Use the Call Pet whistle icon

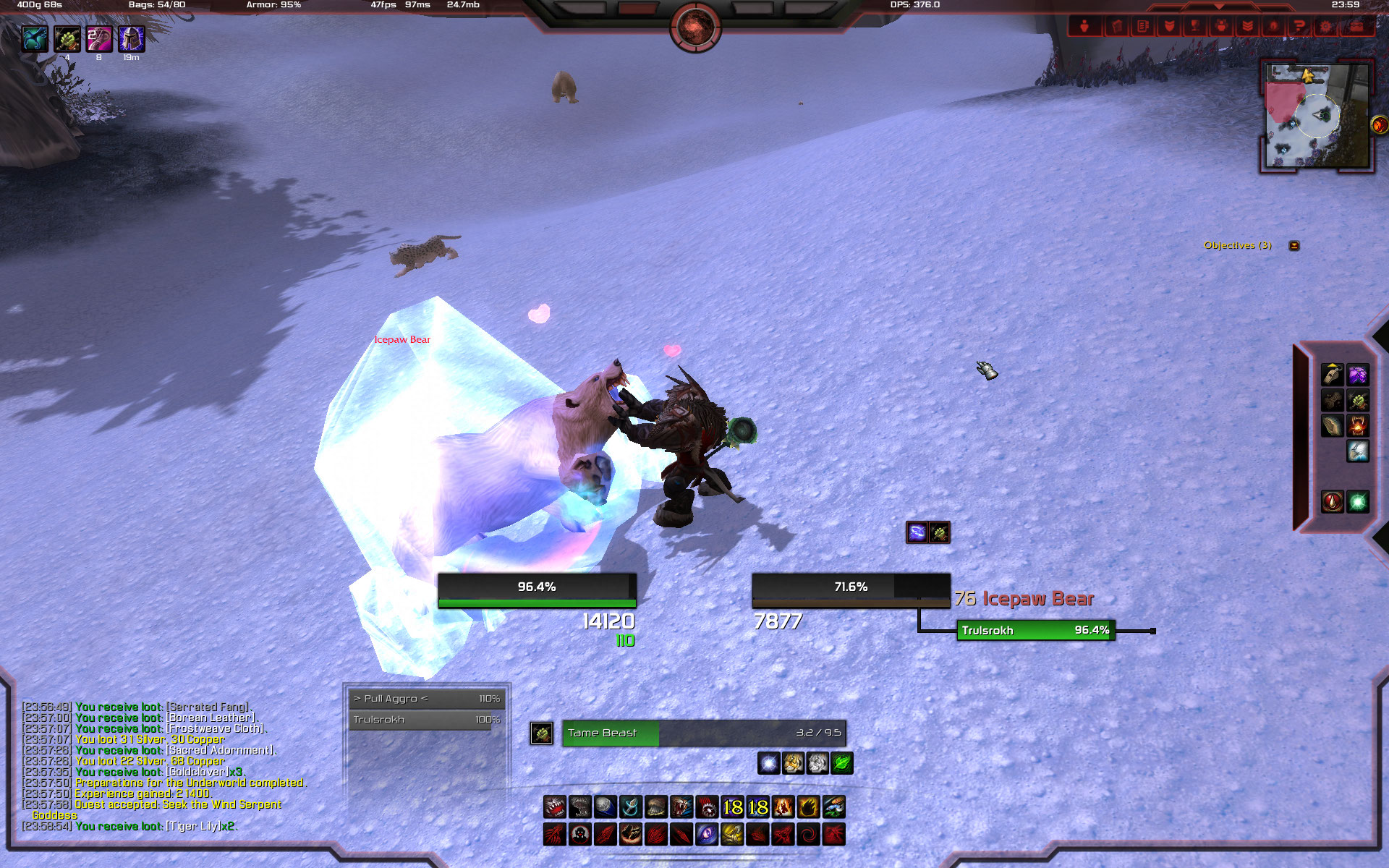[1333, 375]
